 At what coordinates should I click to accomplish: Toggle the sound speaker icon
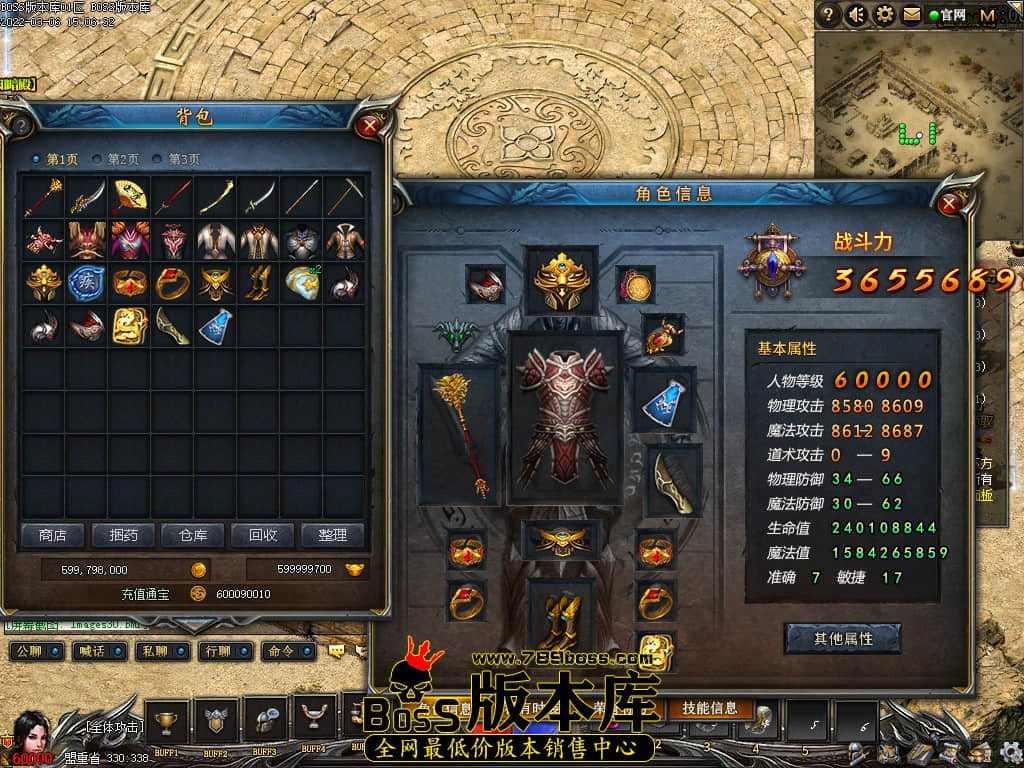857,15
